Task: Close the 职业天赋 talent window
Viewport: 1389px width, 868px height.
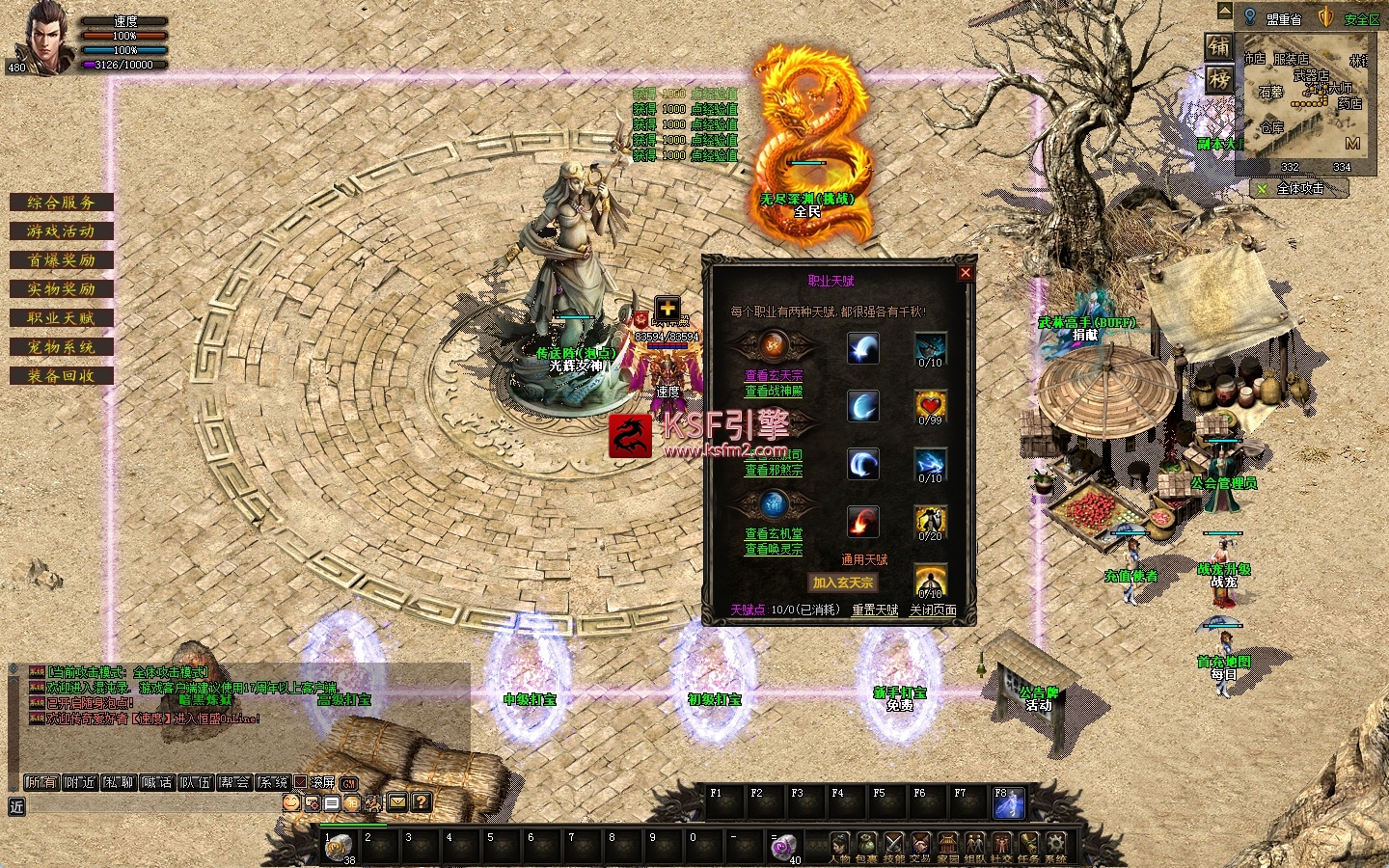Action: pyautogui.click(x=965, y=273)
